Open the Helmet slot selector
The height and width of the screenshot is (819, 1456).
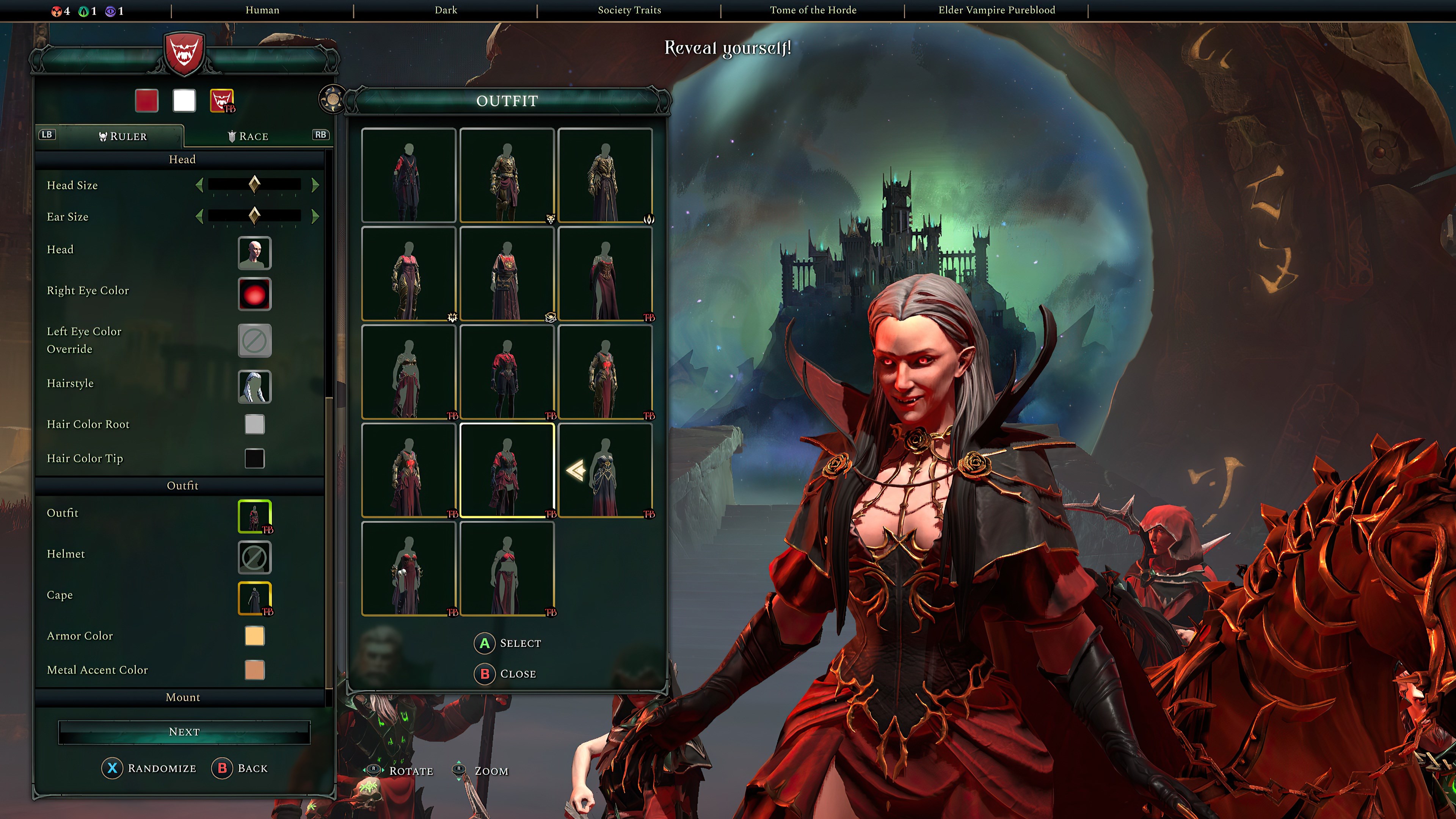tap(254, 557)
